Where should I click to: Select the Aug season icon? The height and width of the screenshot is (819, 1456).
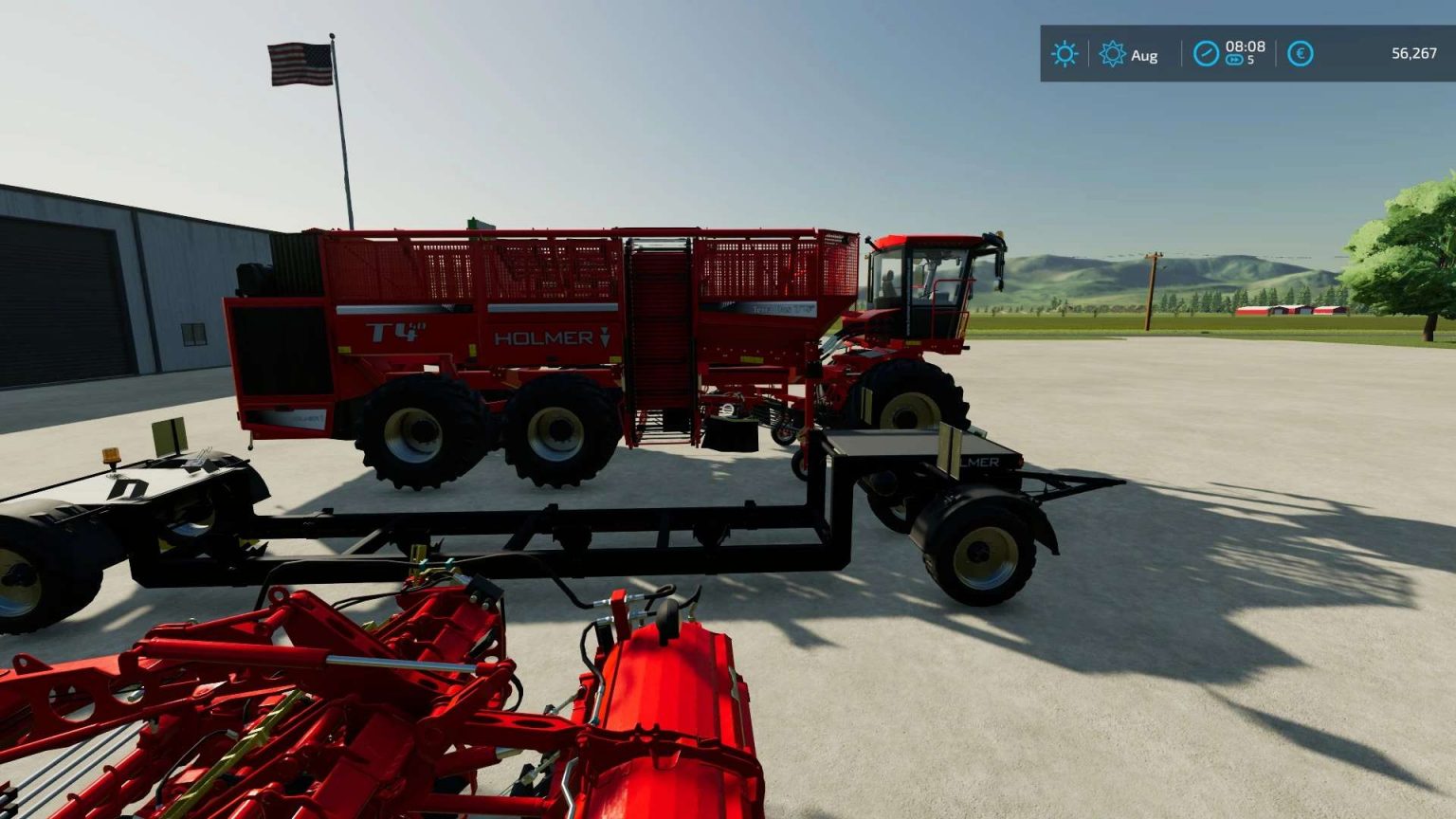(1112, 55)
